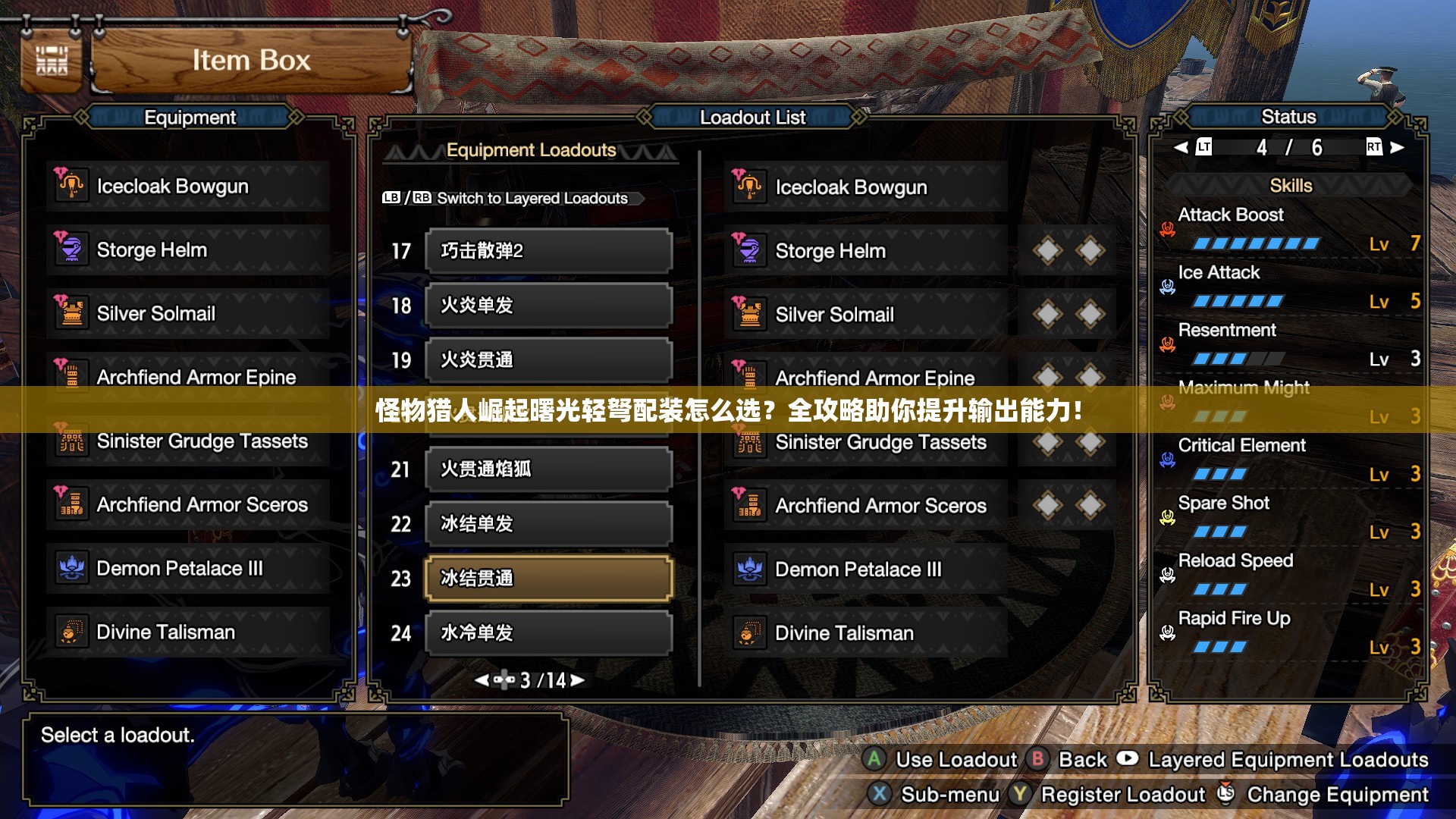
Task: Select loadout 17 巧击散弹2
Action: coord(548,251)
